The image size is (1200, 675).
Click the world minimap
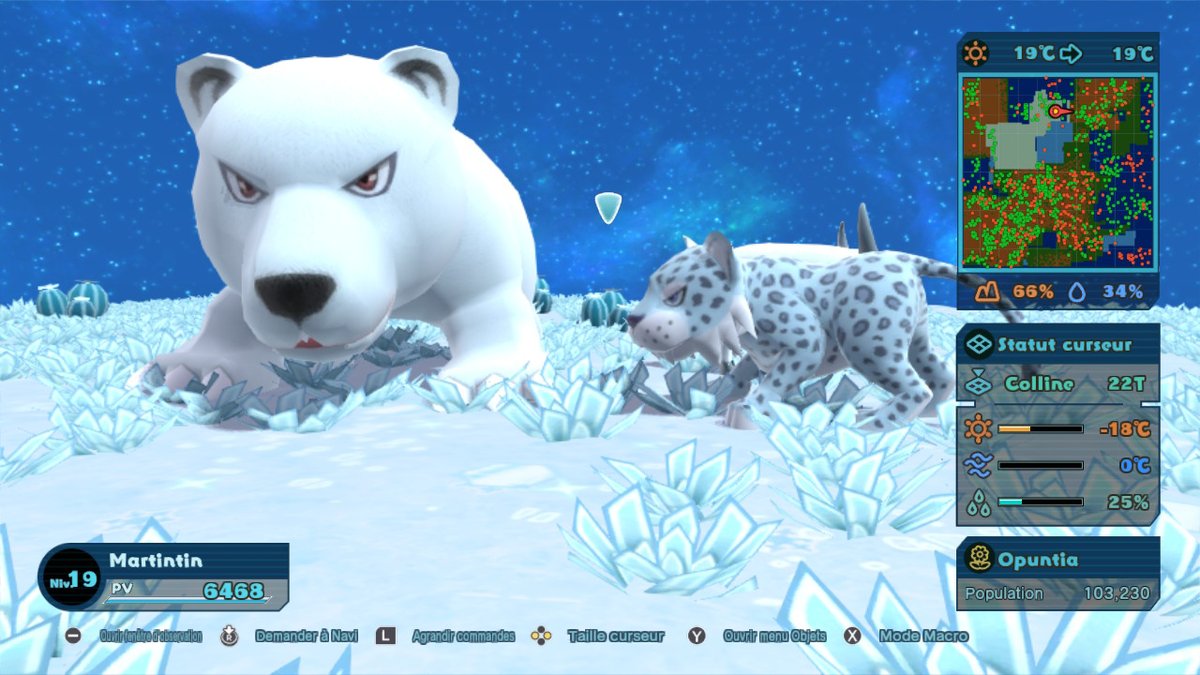[x=1057, y=171]
